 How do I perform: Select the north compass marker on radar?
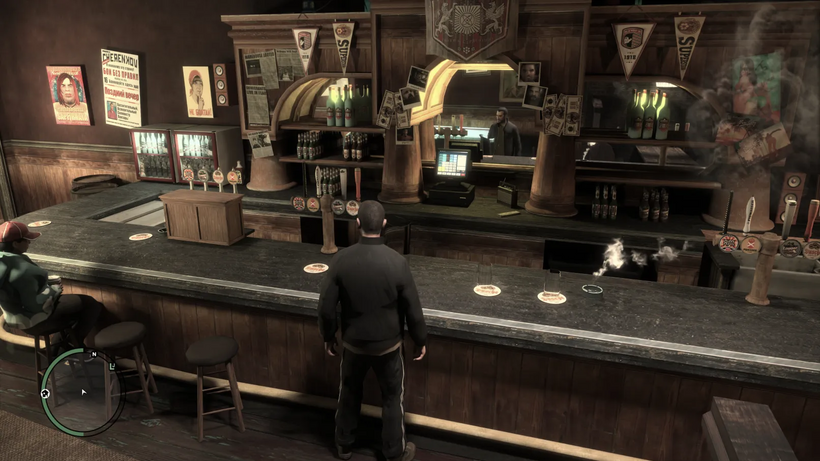tap(93, 354)
